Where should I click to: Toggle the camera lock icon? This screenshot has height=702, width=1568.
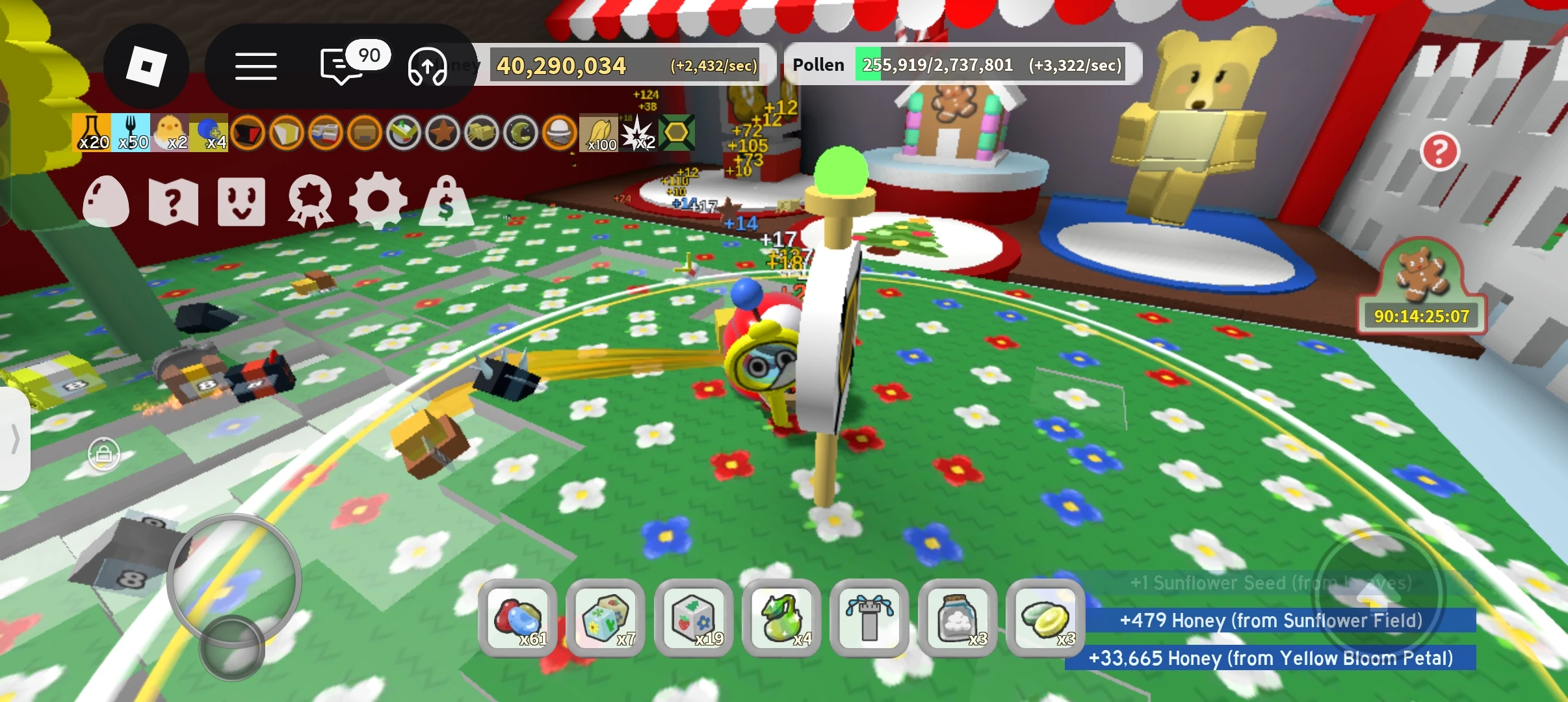[104, 454]
